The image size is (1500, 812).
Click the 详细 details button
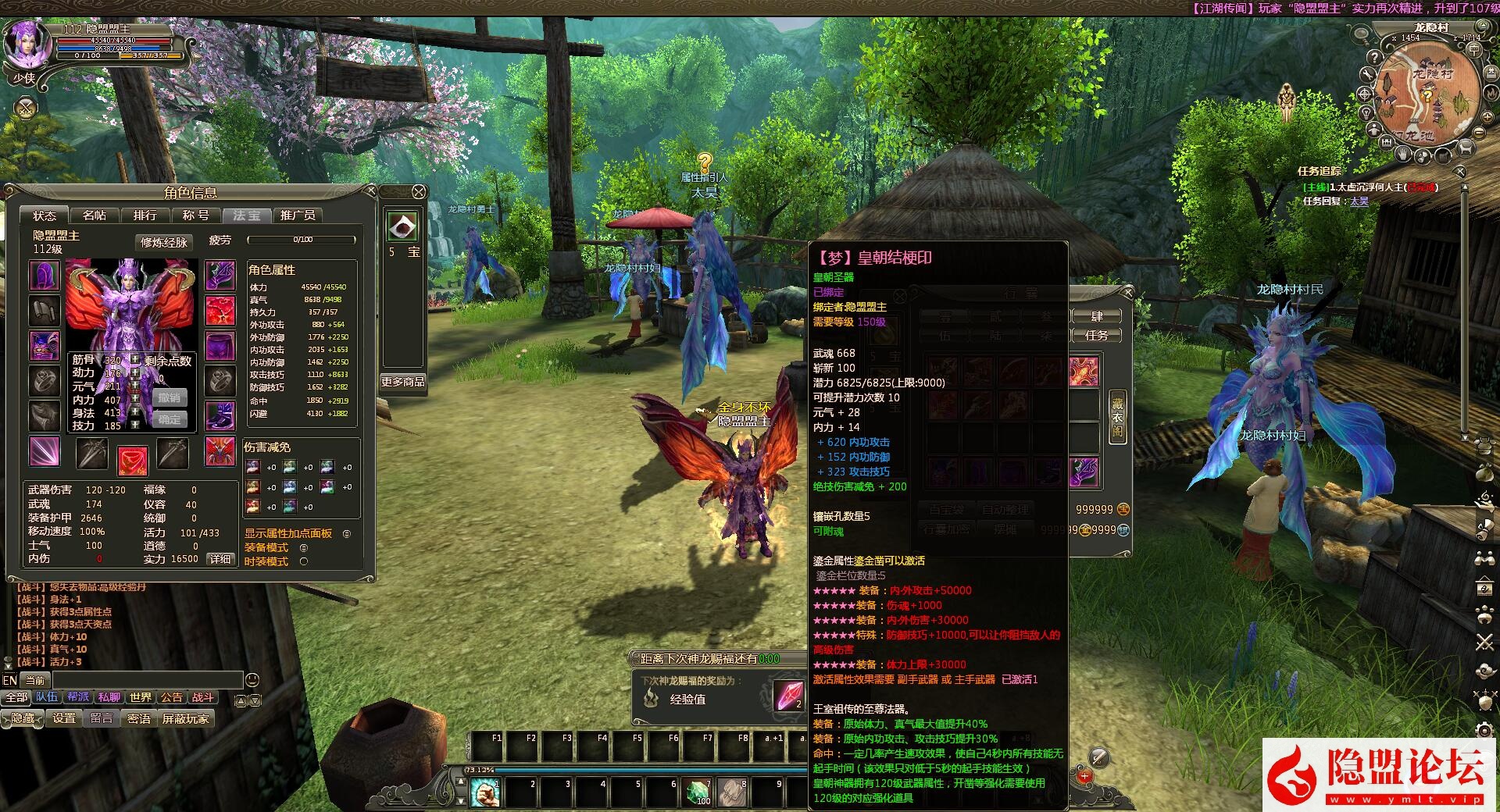coord(220,559)
